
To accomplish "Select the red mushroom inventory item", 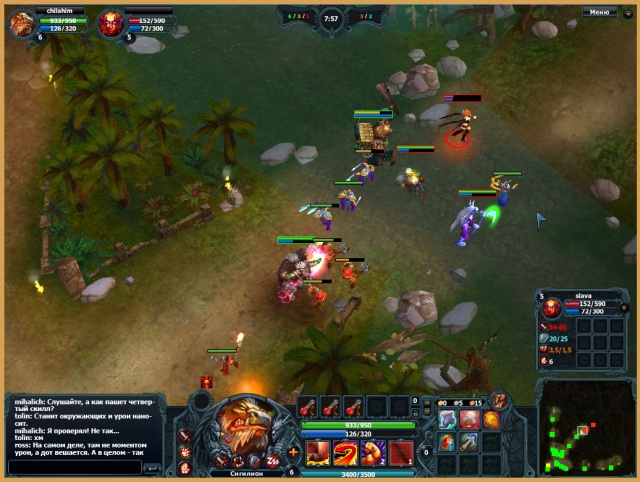I will pyautogui.click(x=469, y=419).
